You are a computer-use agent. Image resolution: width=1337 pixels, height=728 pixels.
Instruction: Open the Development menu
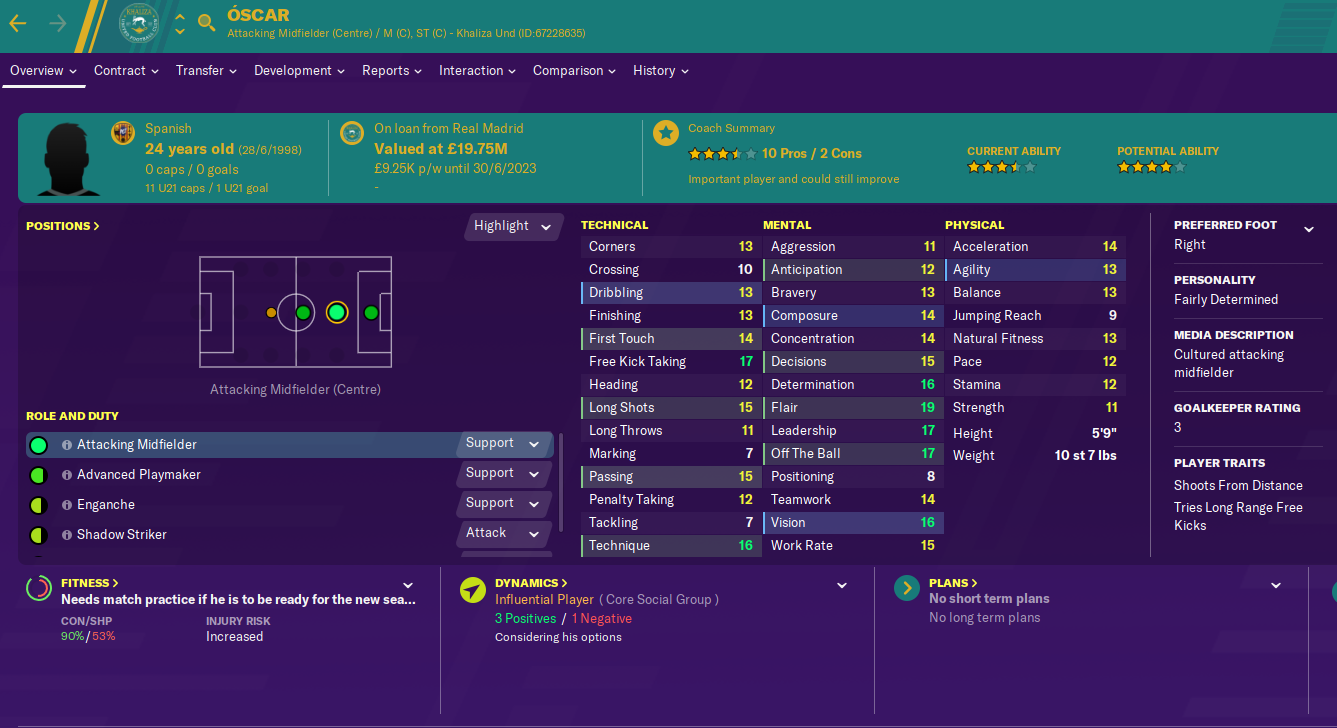[299, 71]
